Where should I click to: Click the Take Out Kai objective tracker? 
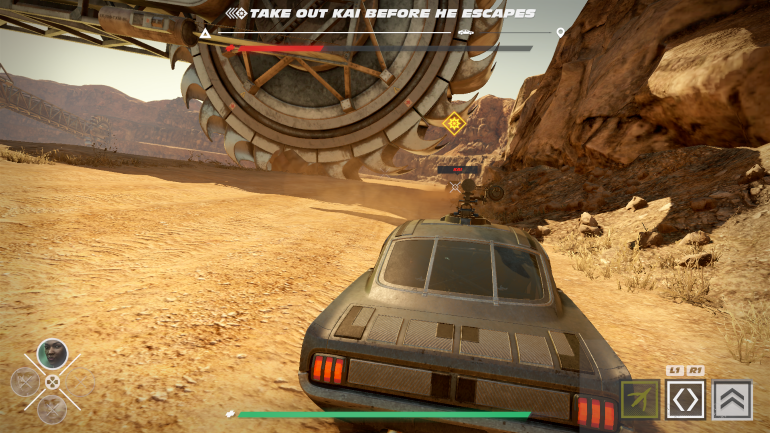380,13
